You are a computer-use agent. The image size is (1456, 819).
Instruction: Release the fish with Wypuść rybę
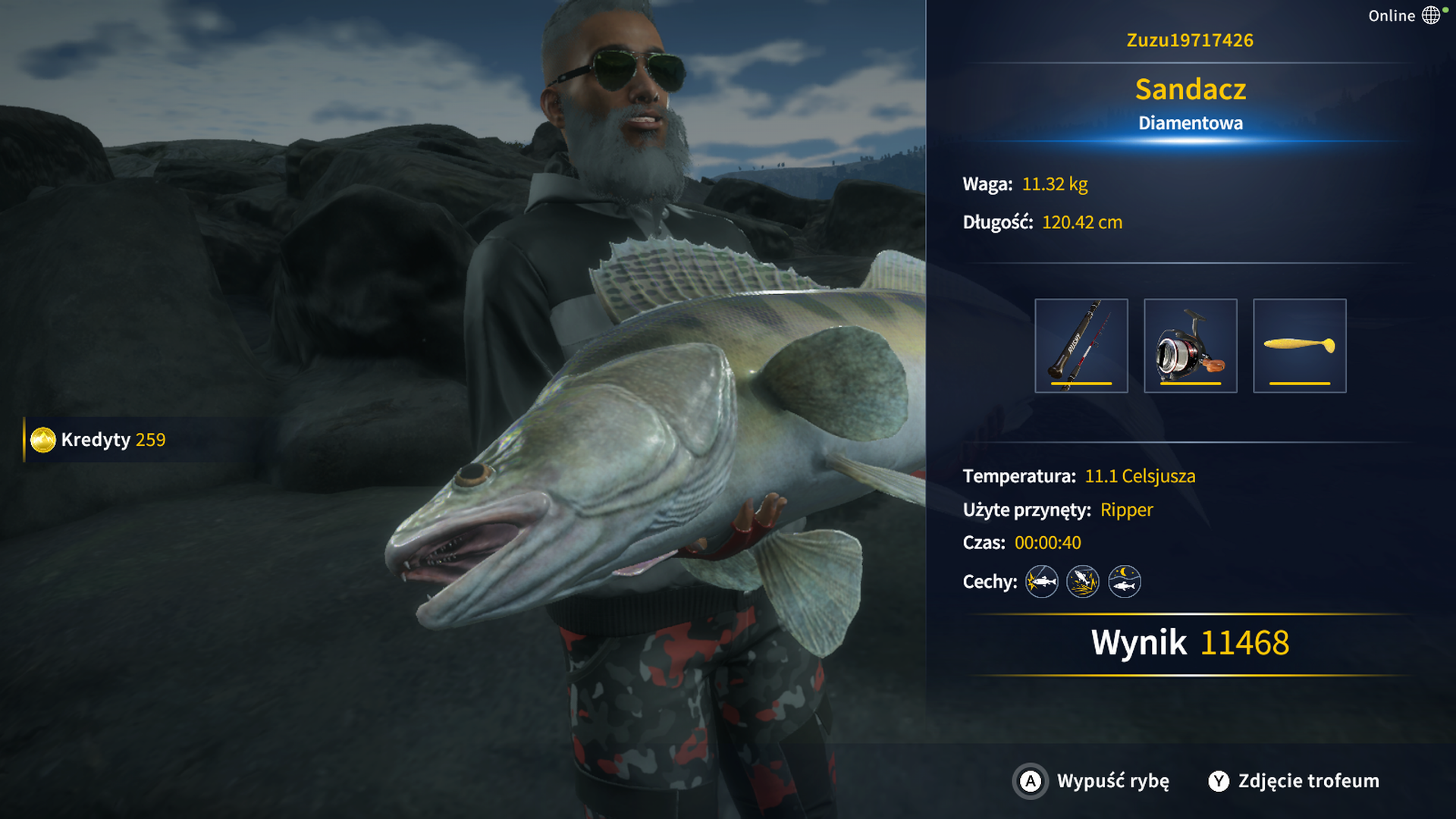click(x=1092, y=781)
